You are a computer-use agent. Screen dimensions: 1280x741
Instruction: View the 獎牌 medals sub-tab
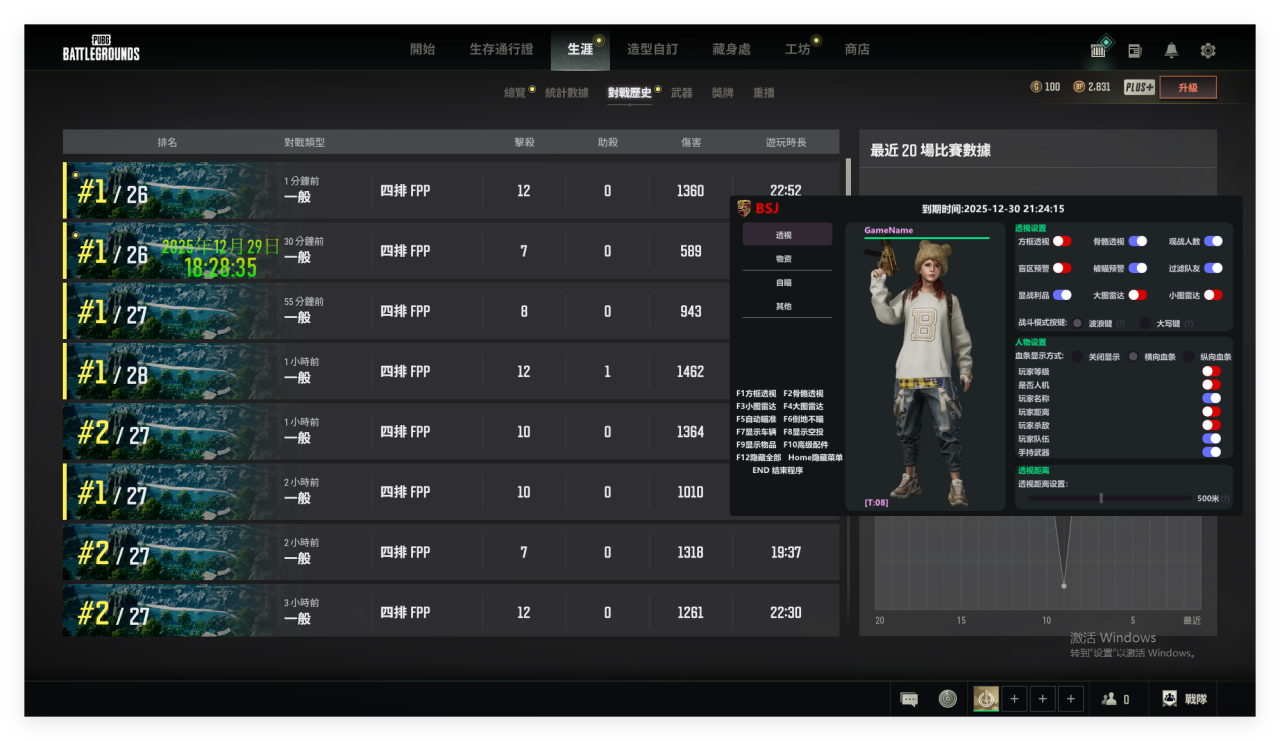coord(722,93)
